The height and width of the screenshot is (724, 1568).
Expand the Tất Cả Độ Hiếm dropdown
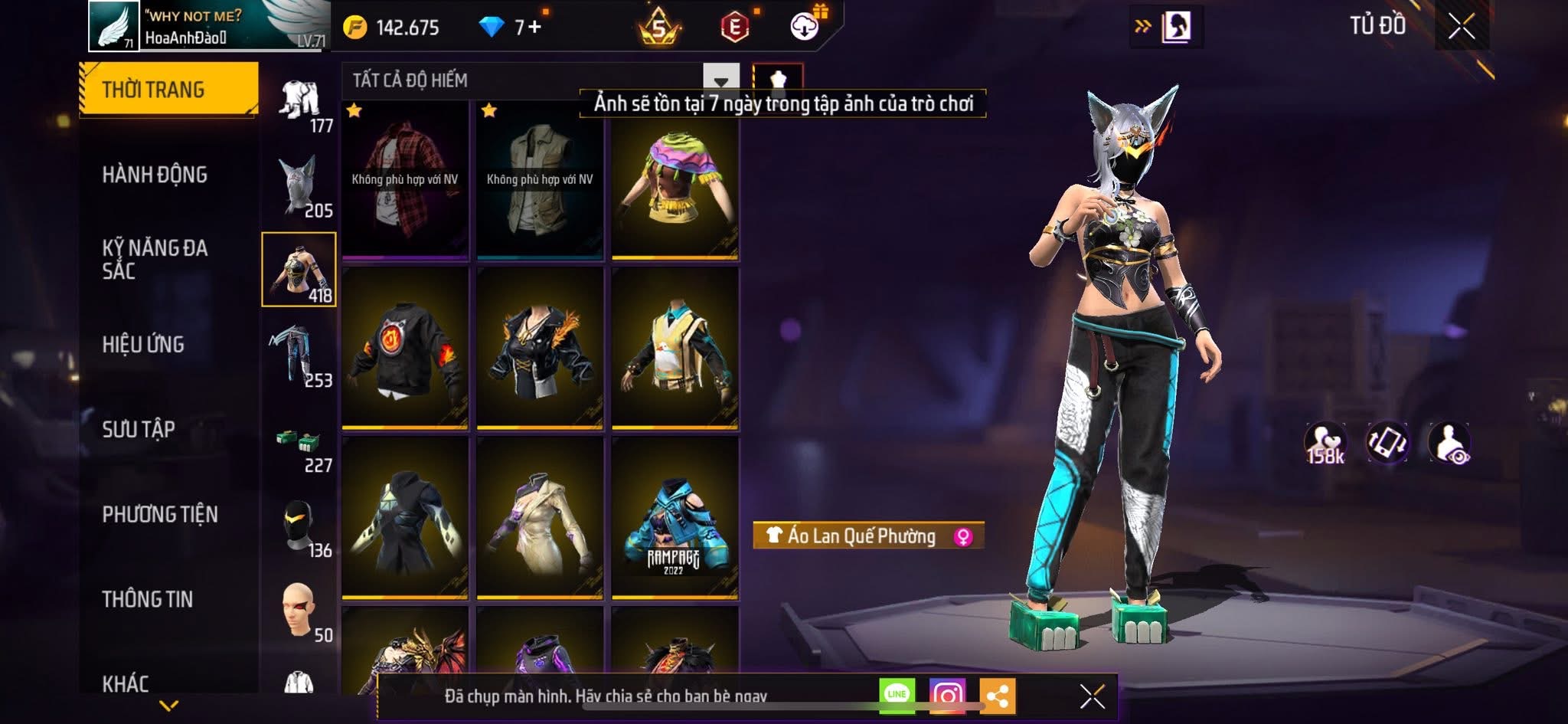720,80
